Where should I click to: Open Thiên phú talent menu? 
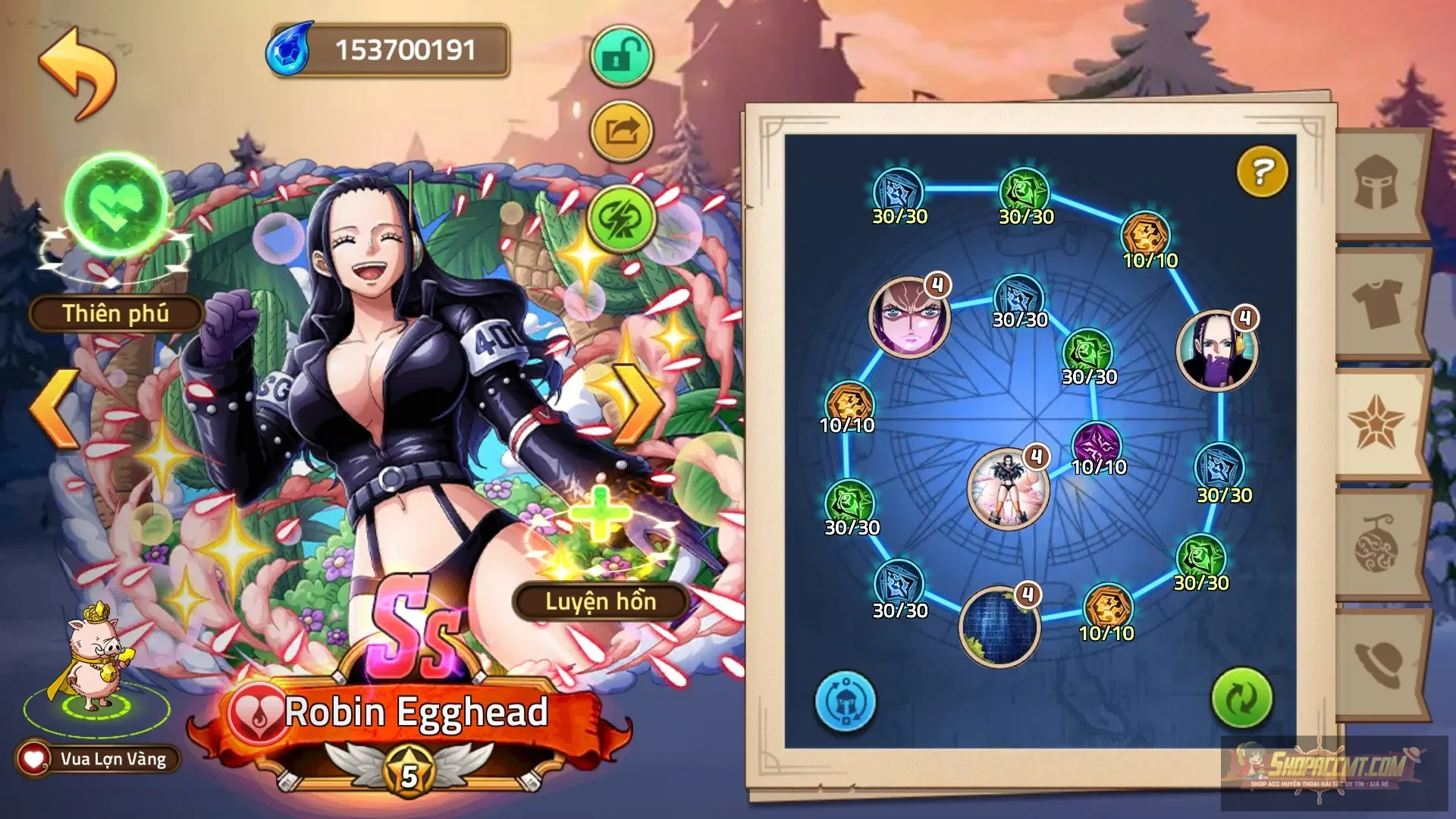click(x=116, y=313)
